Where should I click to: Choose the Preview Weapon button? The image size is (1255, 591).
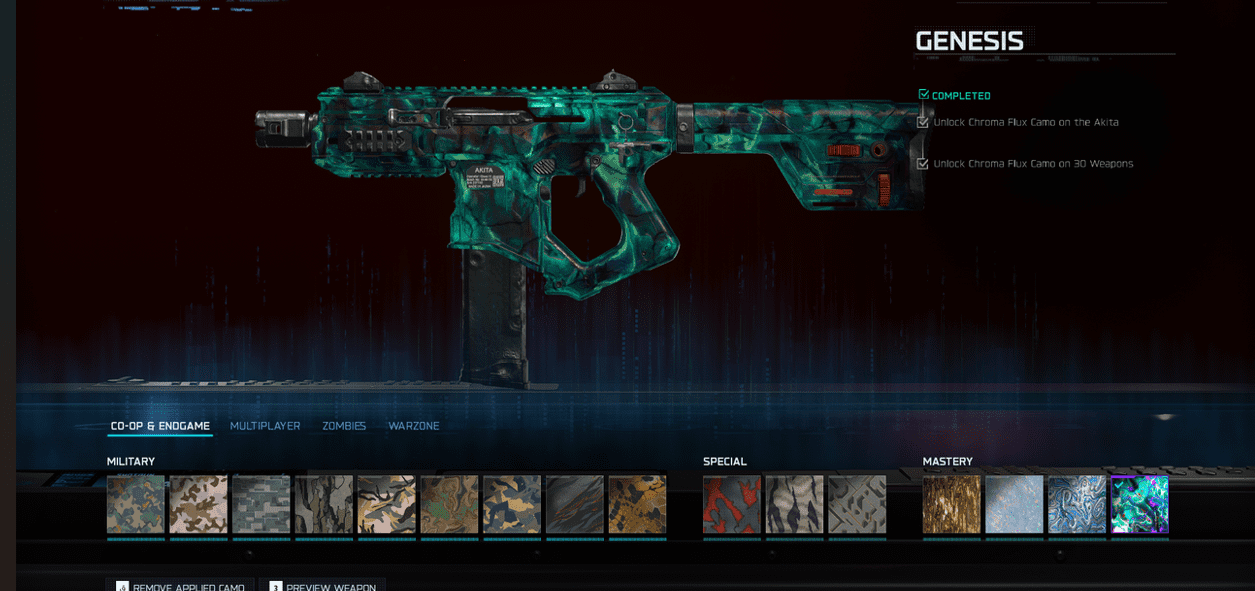point(322,586)
